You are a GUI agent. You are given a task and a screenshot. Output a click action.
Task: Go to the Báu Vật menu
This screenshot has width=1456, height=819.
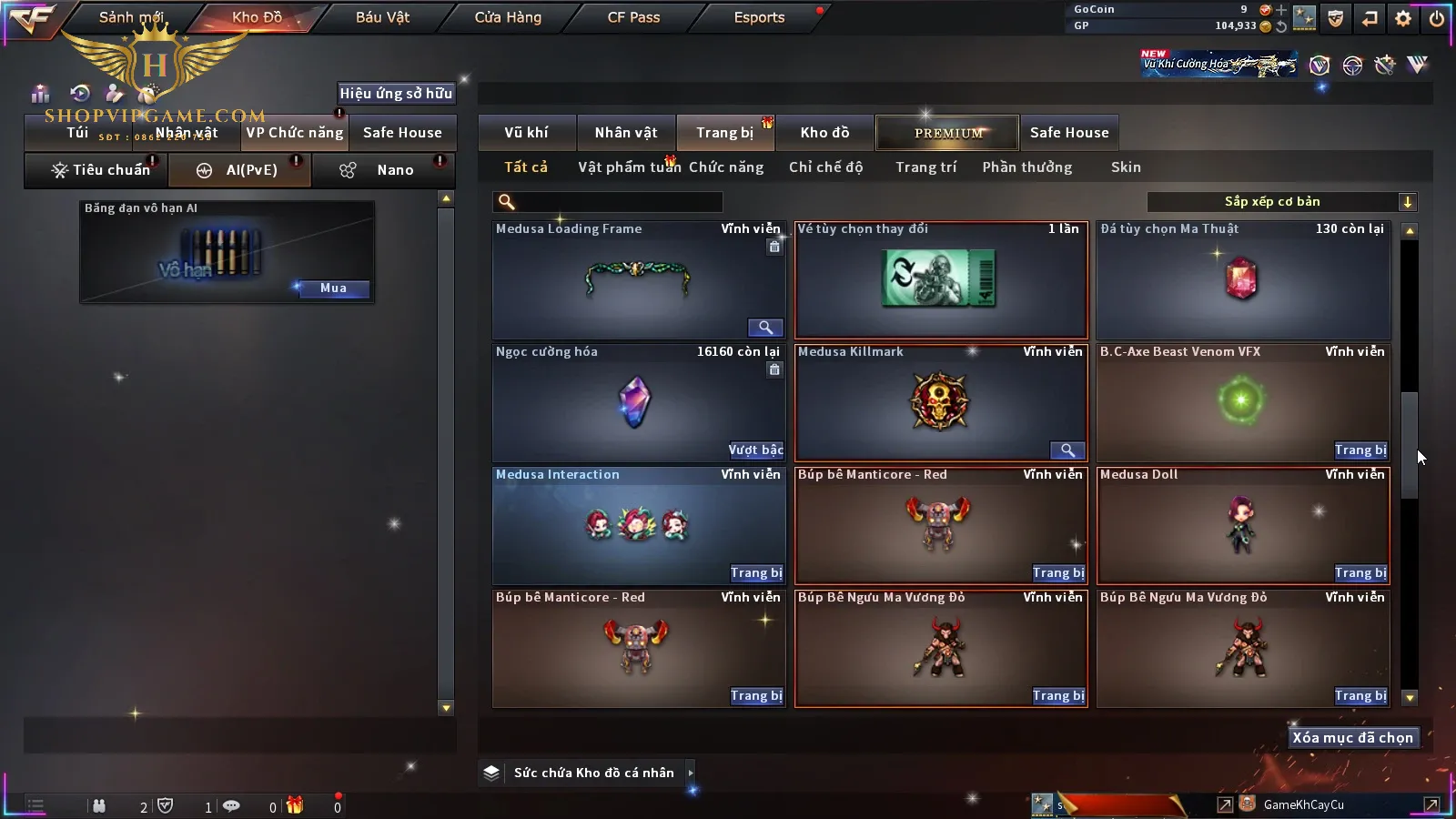point(382,17)
